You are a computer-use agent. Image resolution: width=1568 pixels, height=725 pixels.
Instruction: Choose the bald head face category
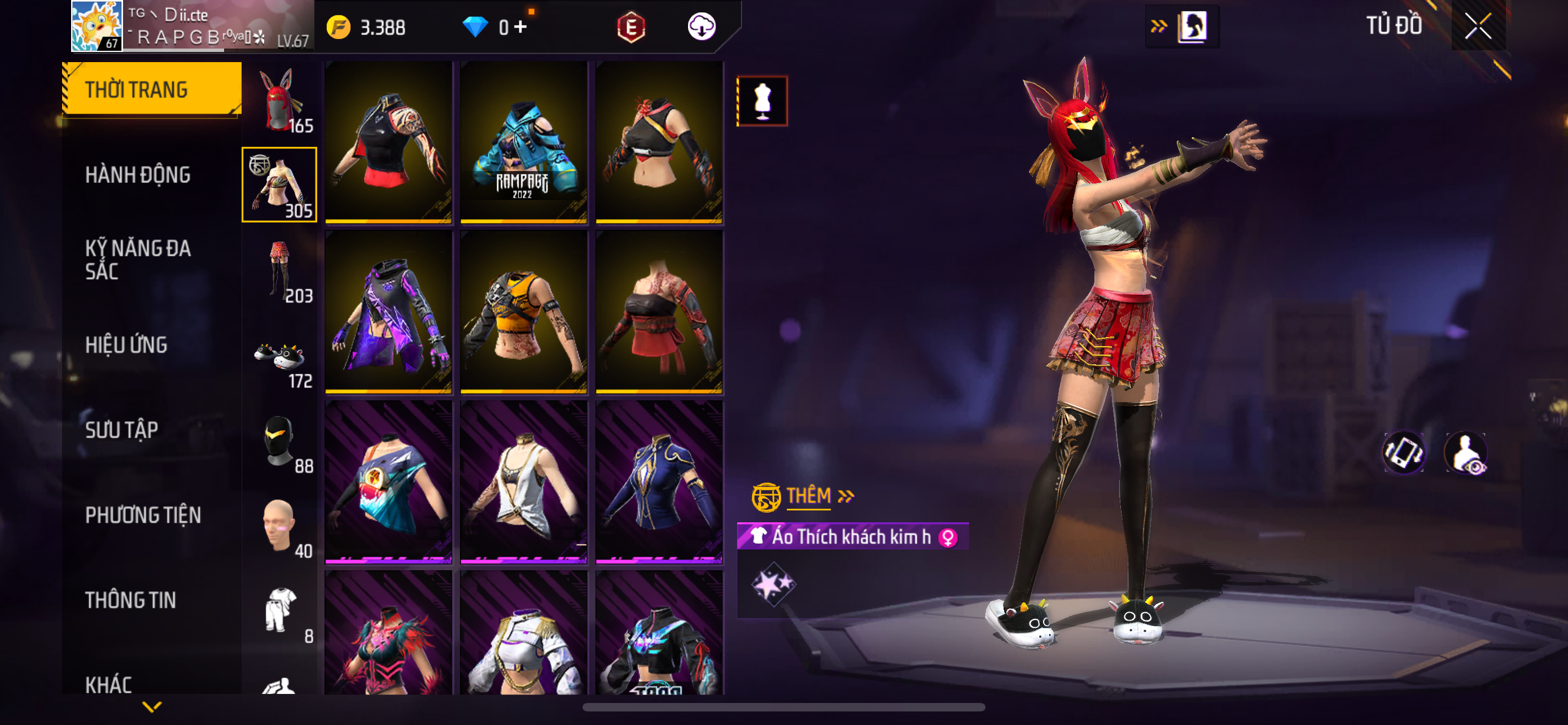279,527
